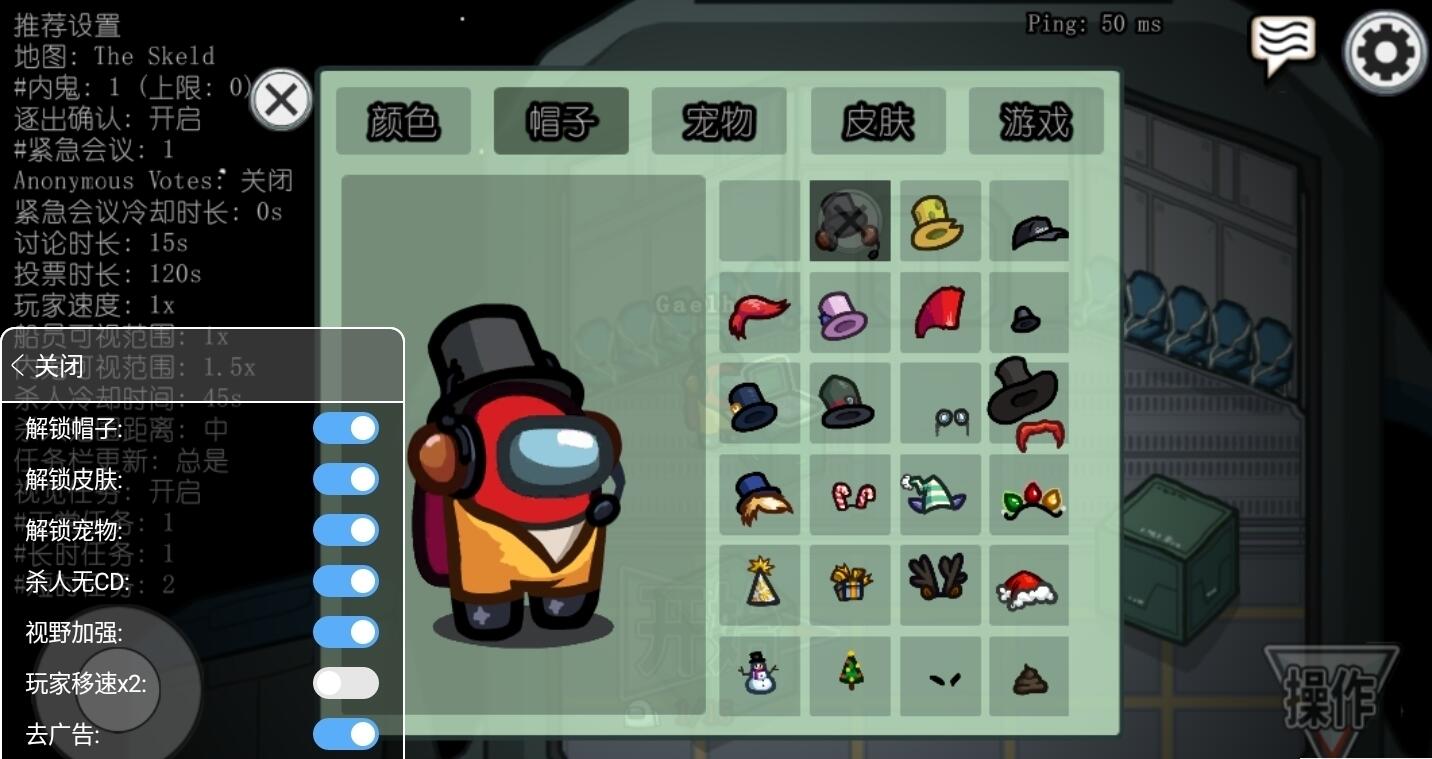Toggle the 解锁皮肤 unlock skins switch
Image resolution: width=1432 pixels, height=759 pixels.
point(346,480)
